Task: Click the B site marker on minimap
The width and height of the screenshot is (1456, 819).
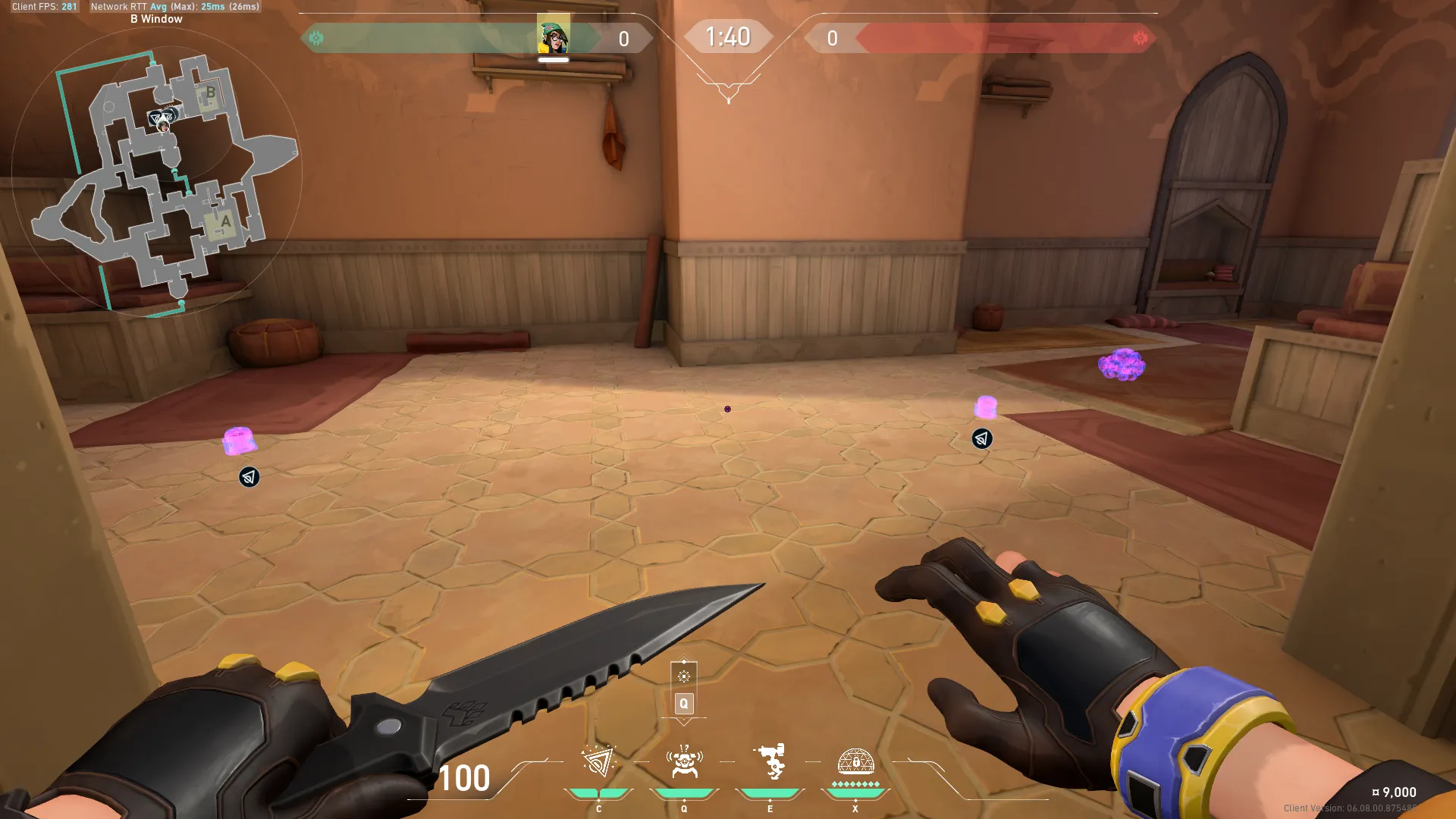Action: [x=209, y=94]
